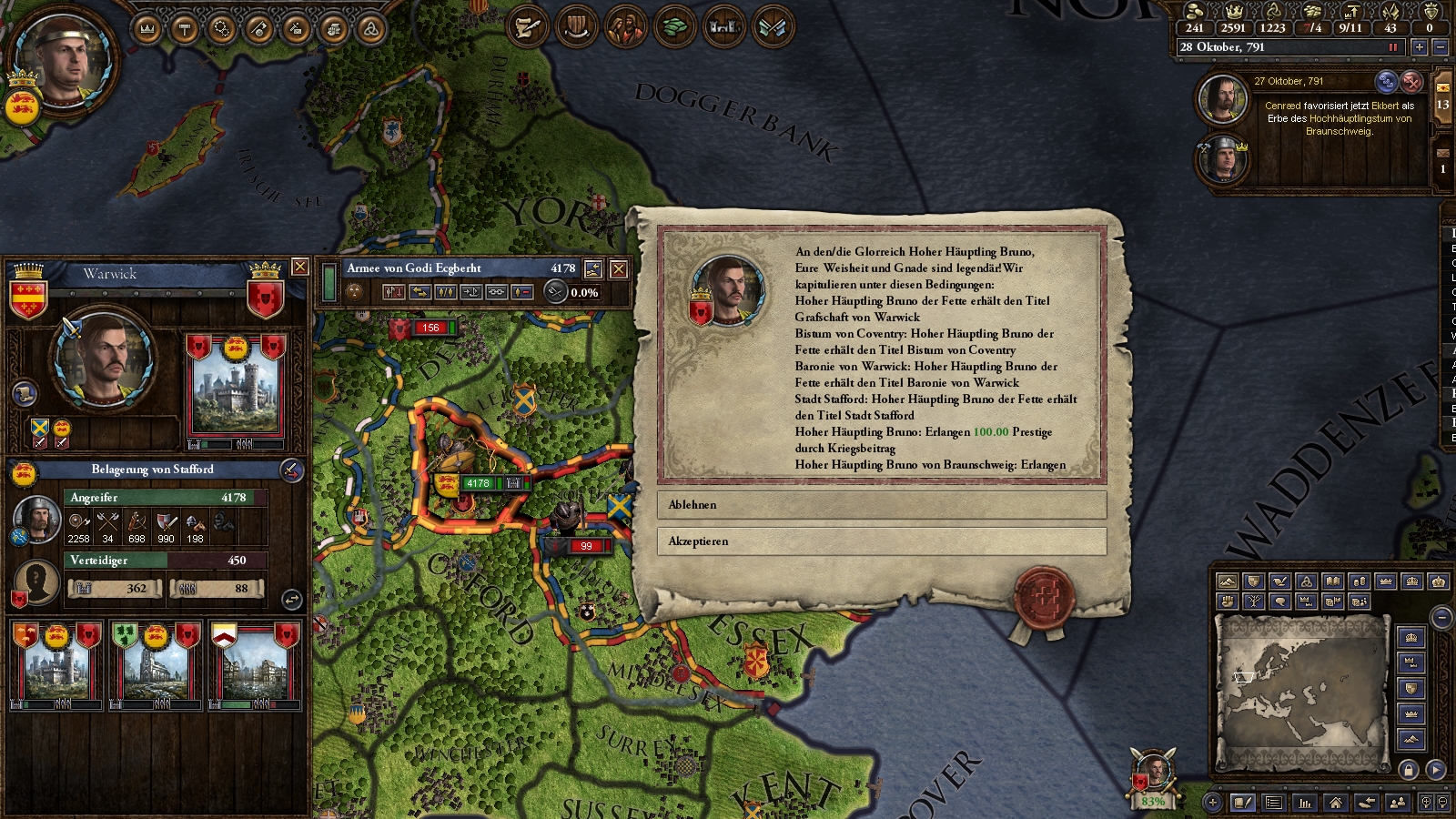The height and width of the screenshot is (819, 1456).
Task: Open the crown icon menu in top bar
Action: click(147, 29)
